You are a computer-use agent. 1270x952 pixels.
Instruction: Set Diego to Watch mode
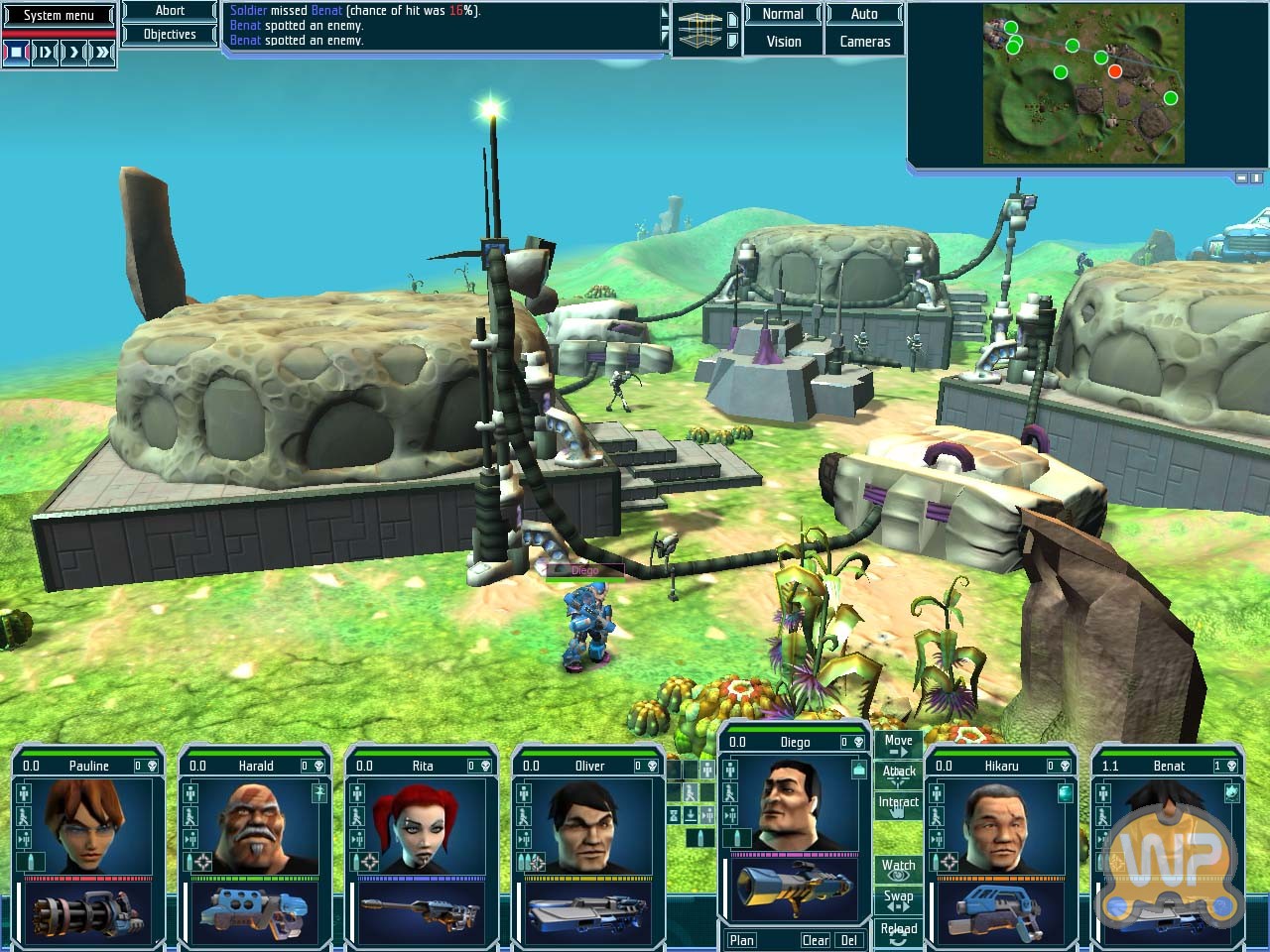pos(898,869)
